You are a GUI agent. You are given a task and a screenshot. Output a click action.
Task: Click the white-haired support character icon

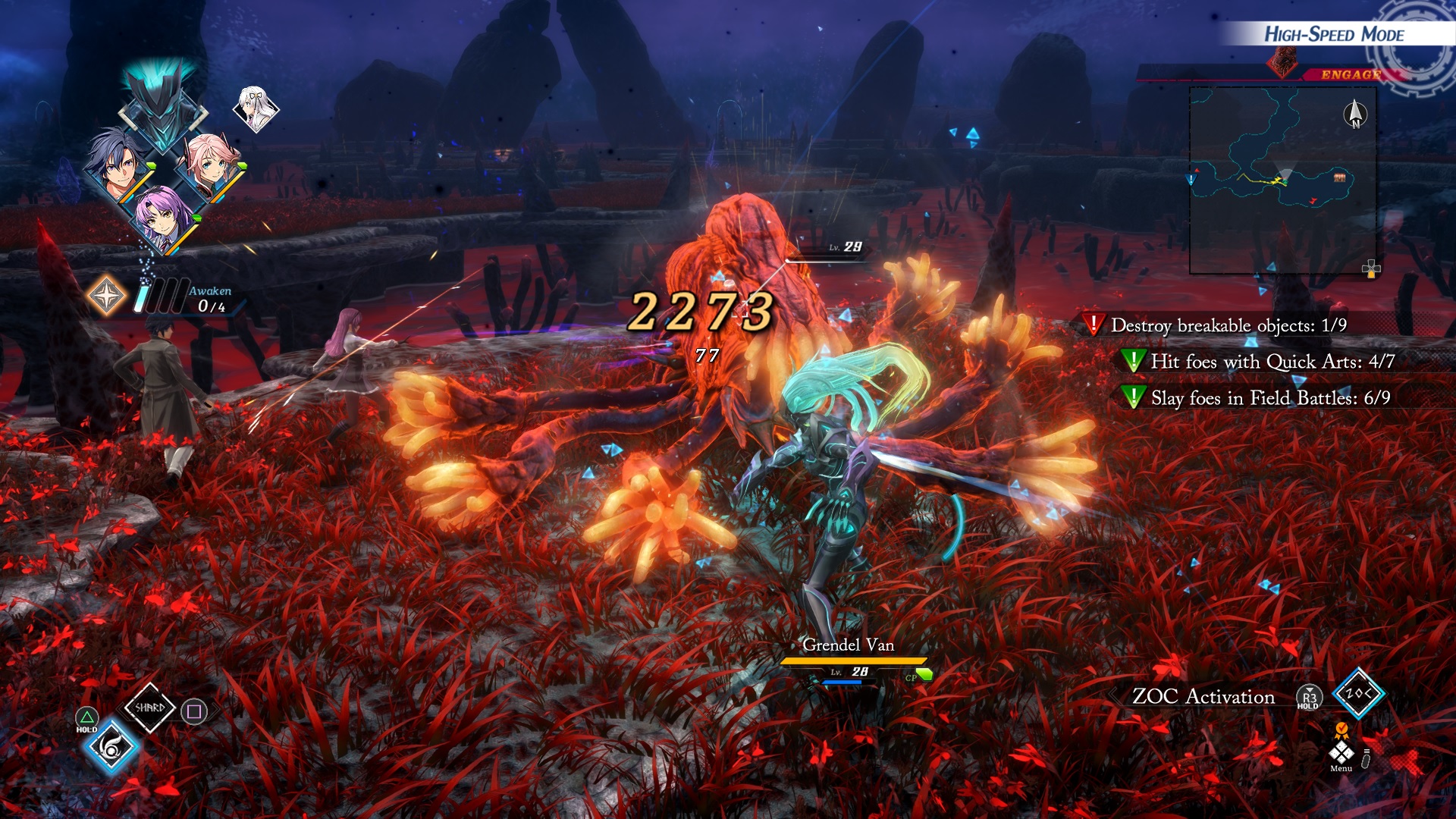click(x=255, y=108)
